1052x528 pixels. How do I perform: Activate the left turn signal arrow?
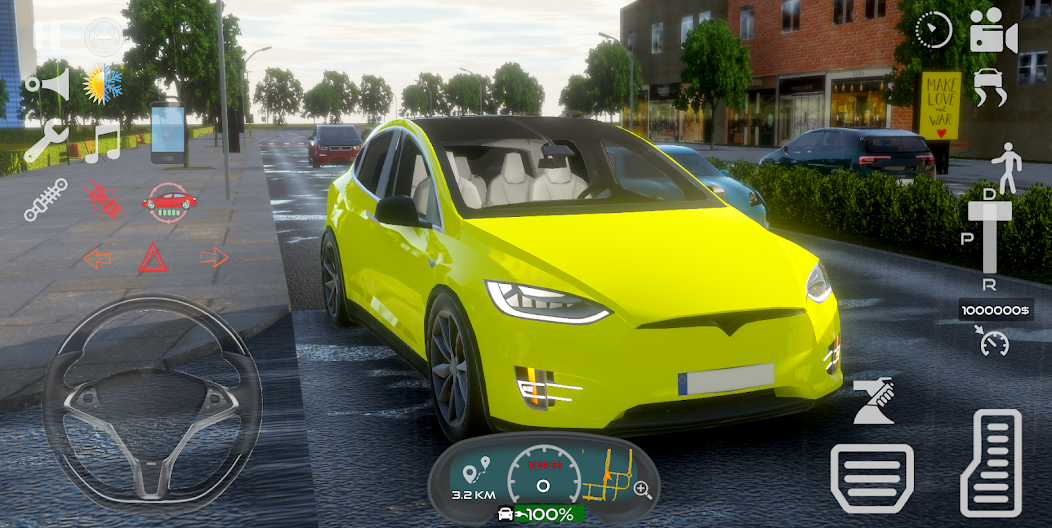pos(97,258)
